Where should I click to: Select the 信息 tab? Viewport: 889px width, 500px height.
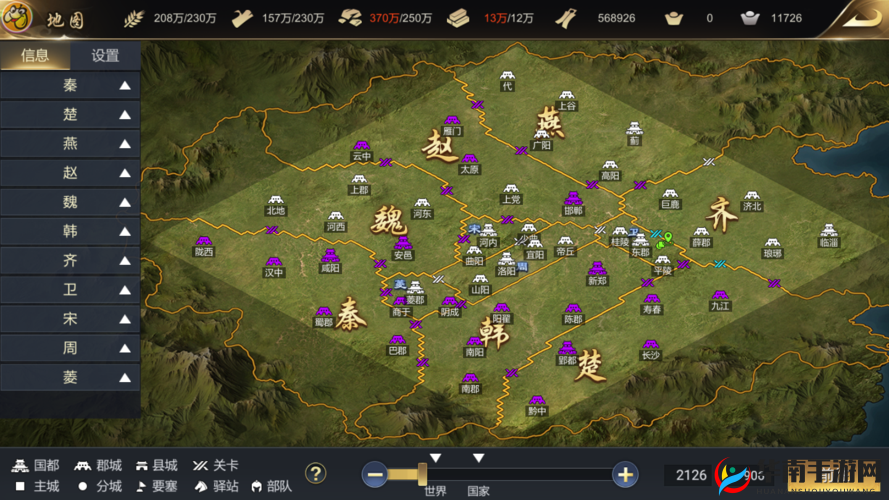tap(35, 56)
